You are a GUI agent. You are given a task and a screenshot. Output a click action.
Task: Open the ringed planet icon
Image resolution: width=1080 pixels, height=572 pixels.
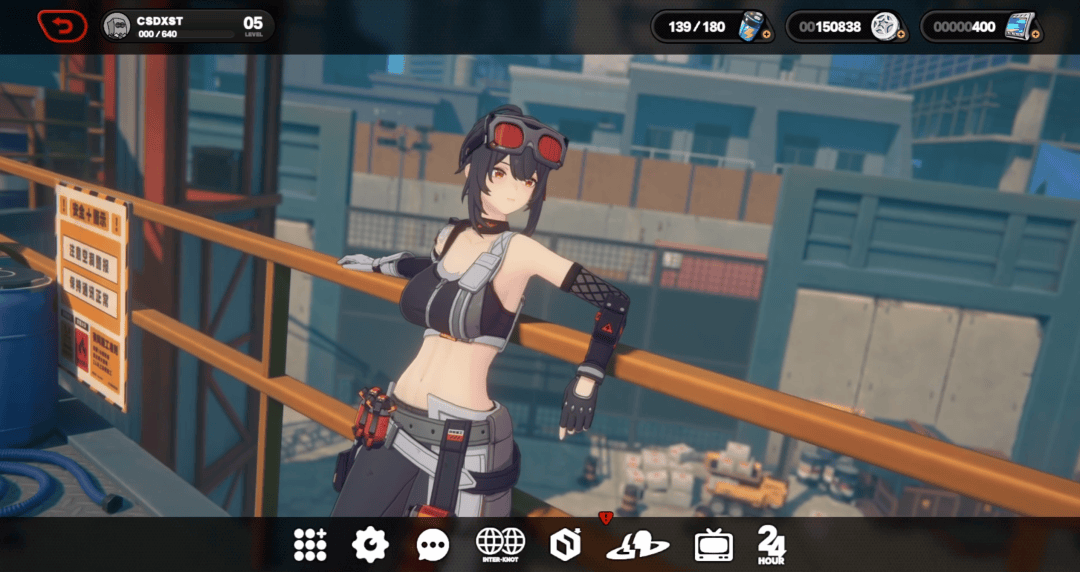coord(637,544)
